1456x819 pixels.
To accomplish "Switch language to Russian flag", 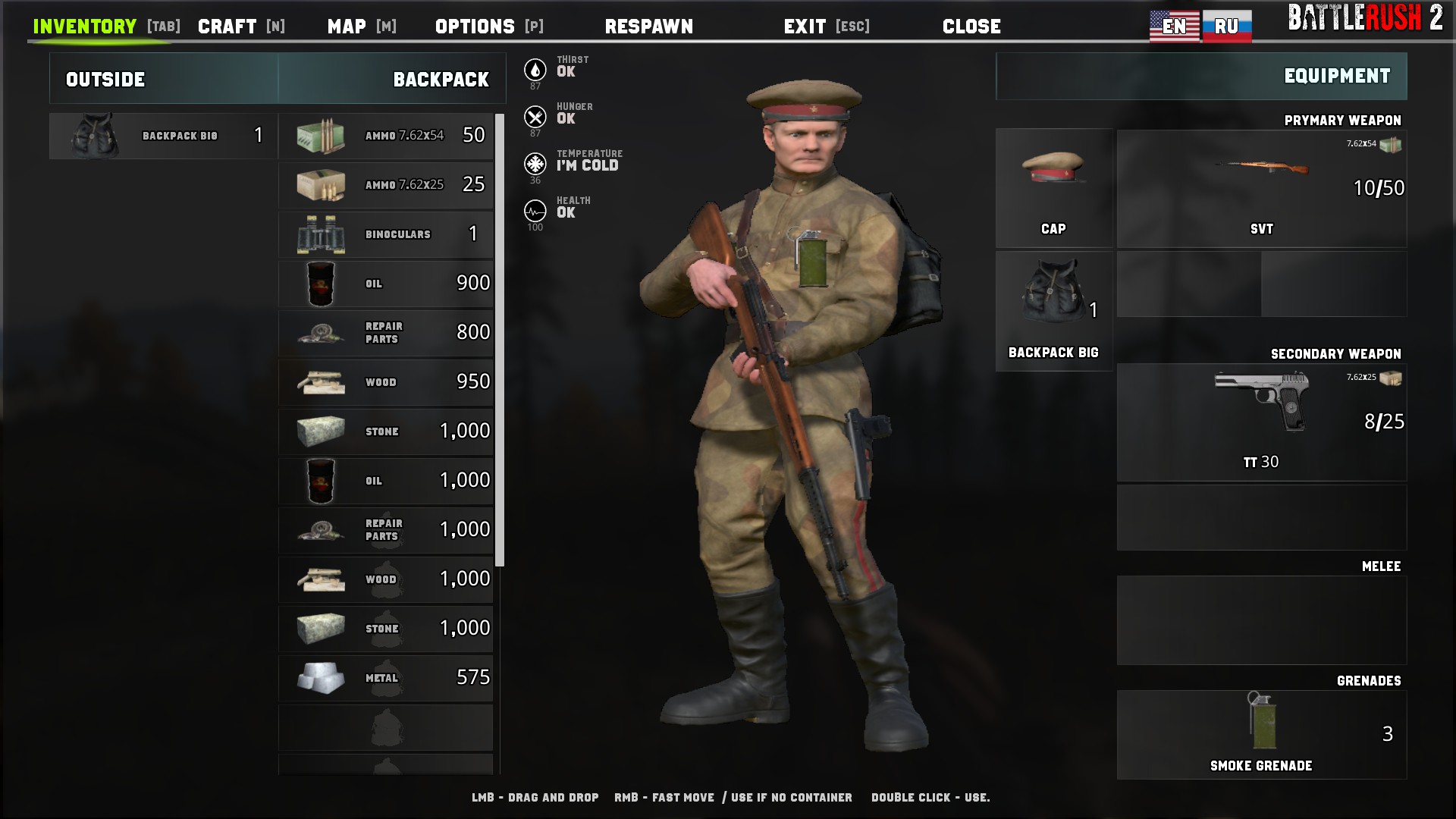I will (1226, 27).
